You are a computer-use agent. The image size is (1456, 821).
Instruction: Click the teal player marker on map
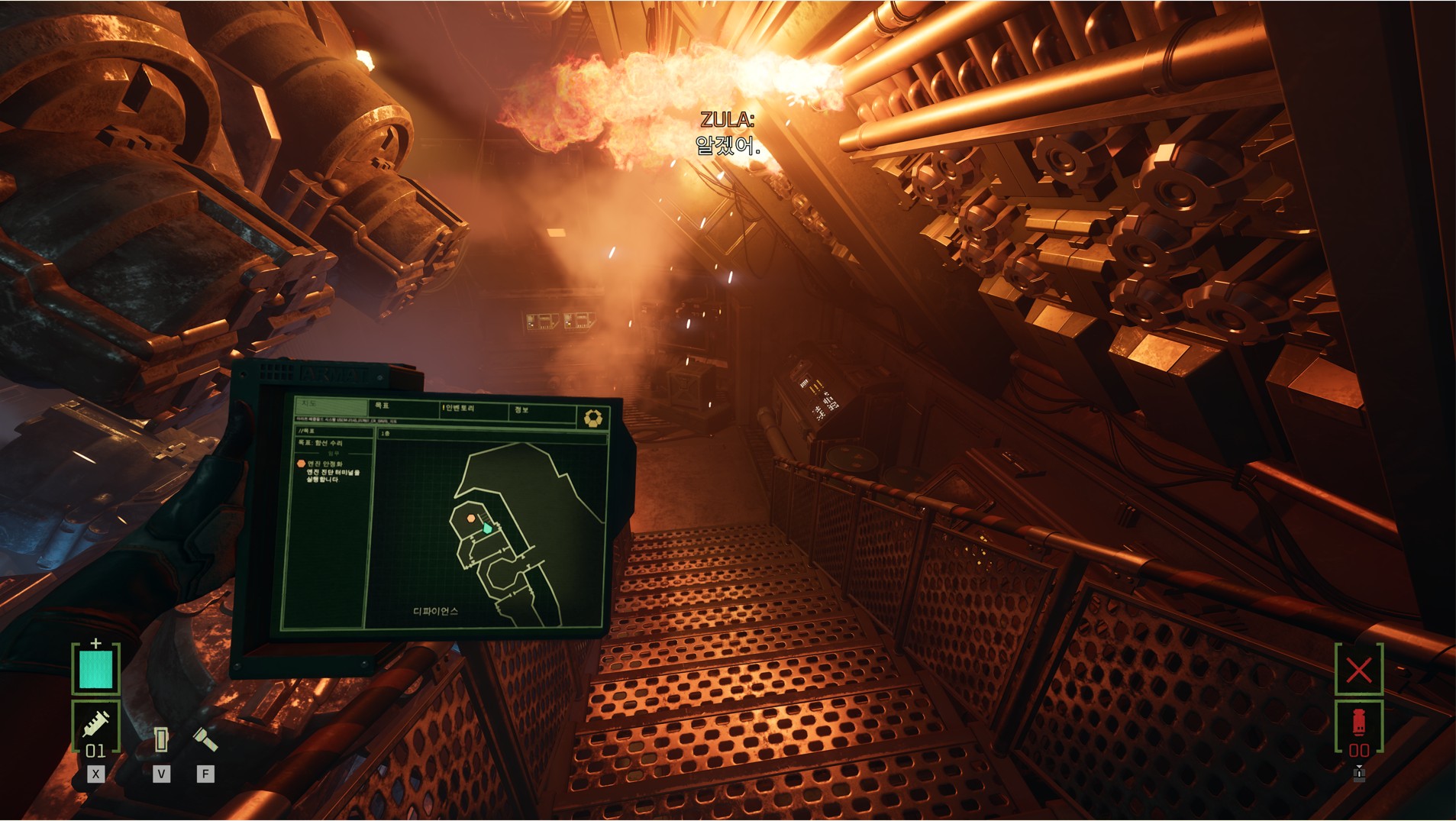tap(487, 528)
